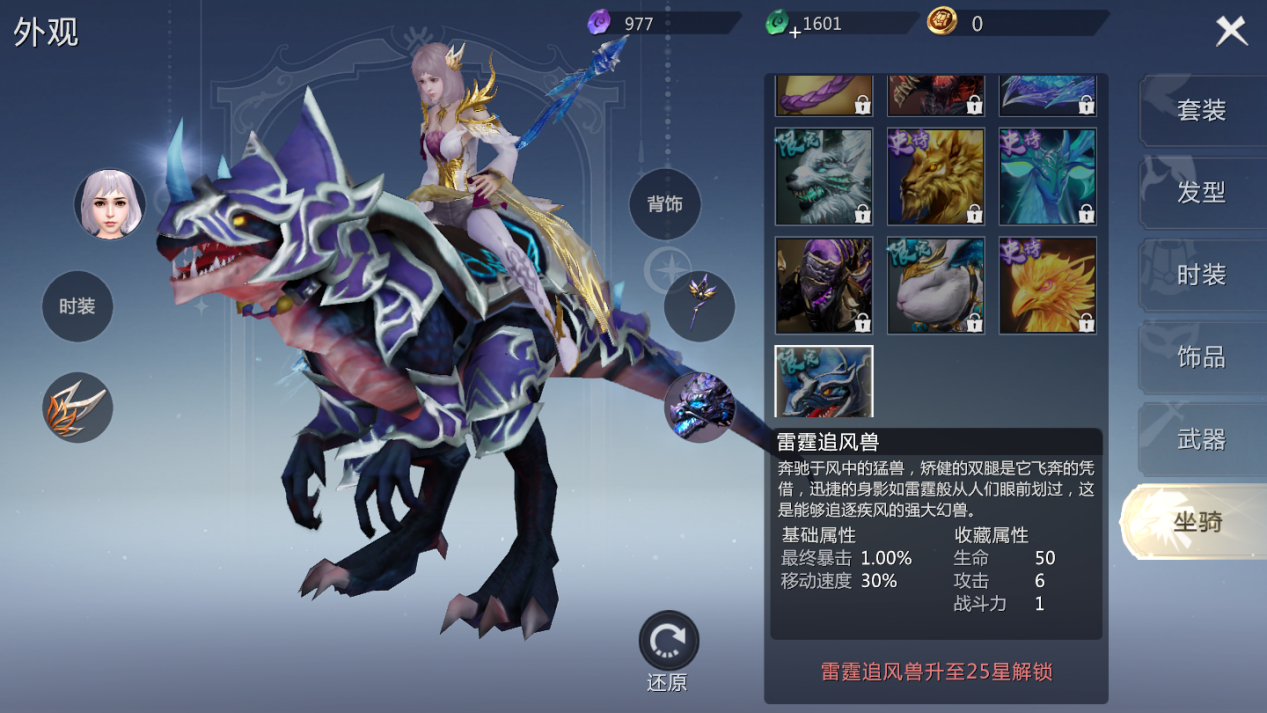Show the 饰品 accessories tab
Screen dimensions: 1267x713
click(1200, 357)
